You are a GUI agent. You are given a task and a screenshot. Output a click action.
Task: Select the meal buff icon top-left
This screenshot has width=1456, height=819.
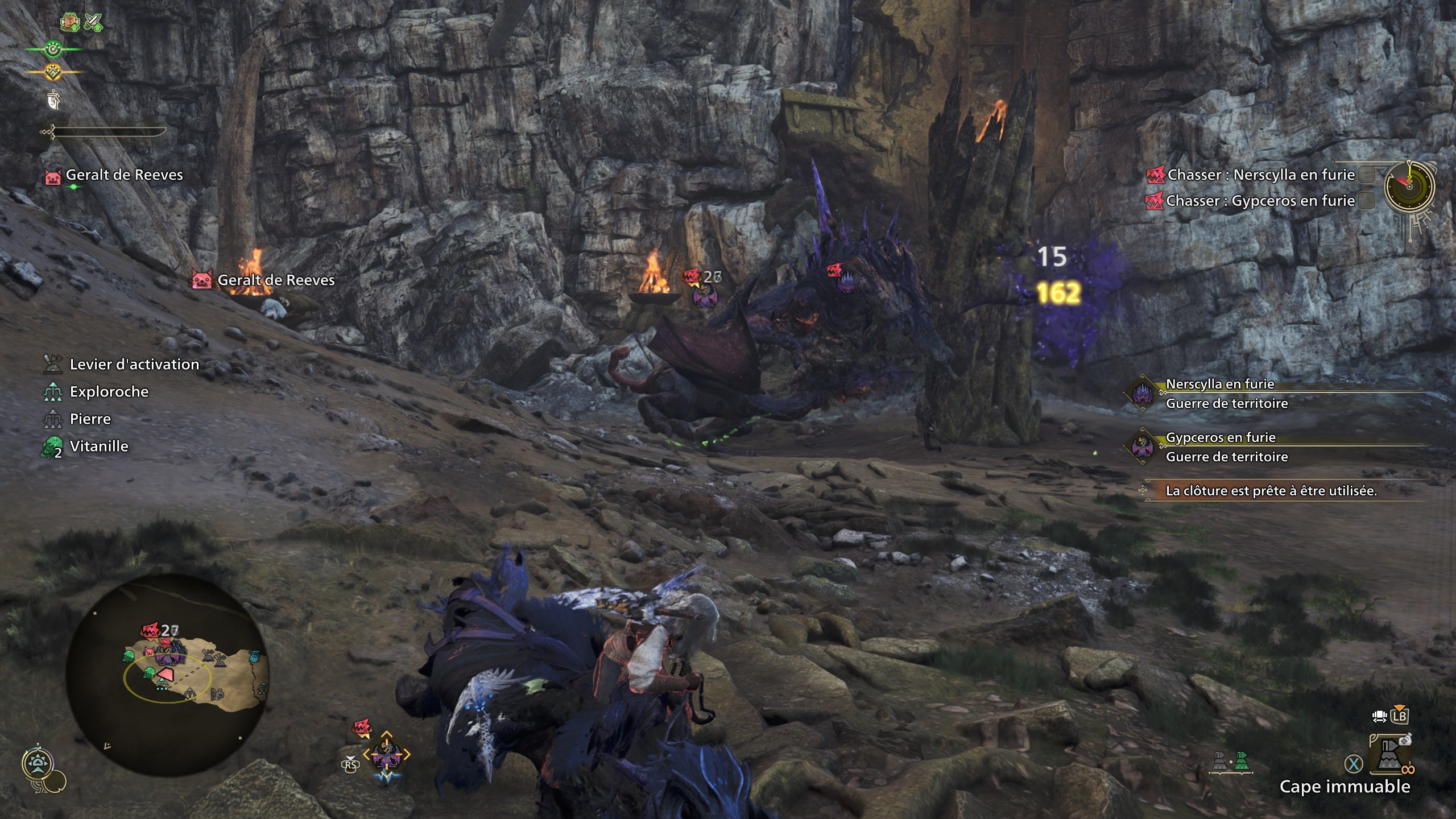[69, 23]
